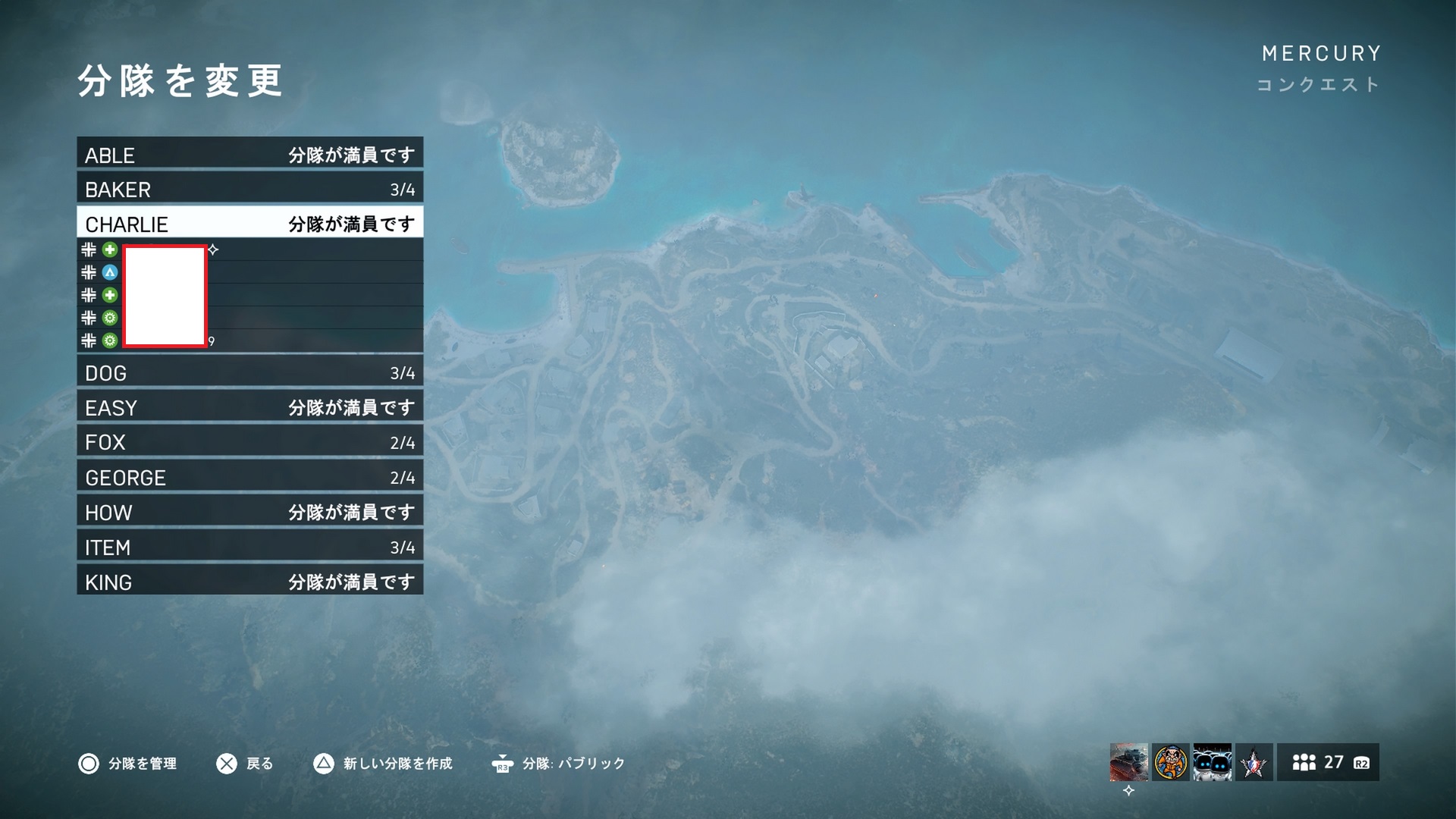Screen dimensions: 1456x819
Task: Go back with the 戻る option
Action: coord(244,764)
